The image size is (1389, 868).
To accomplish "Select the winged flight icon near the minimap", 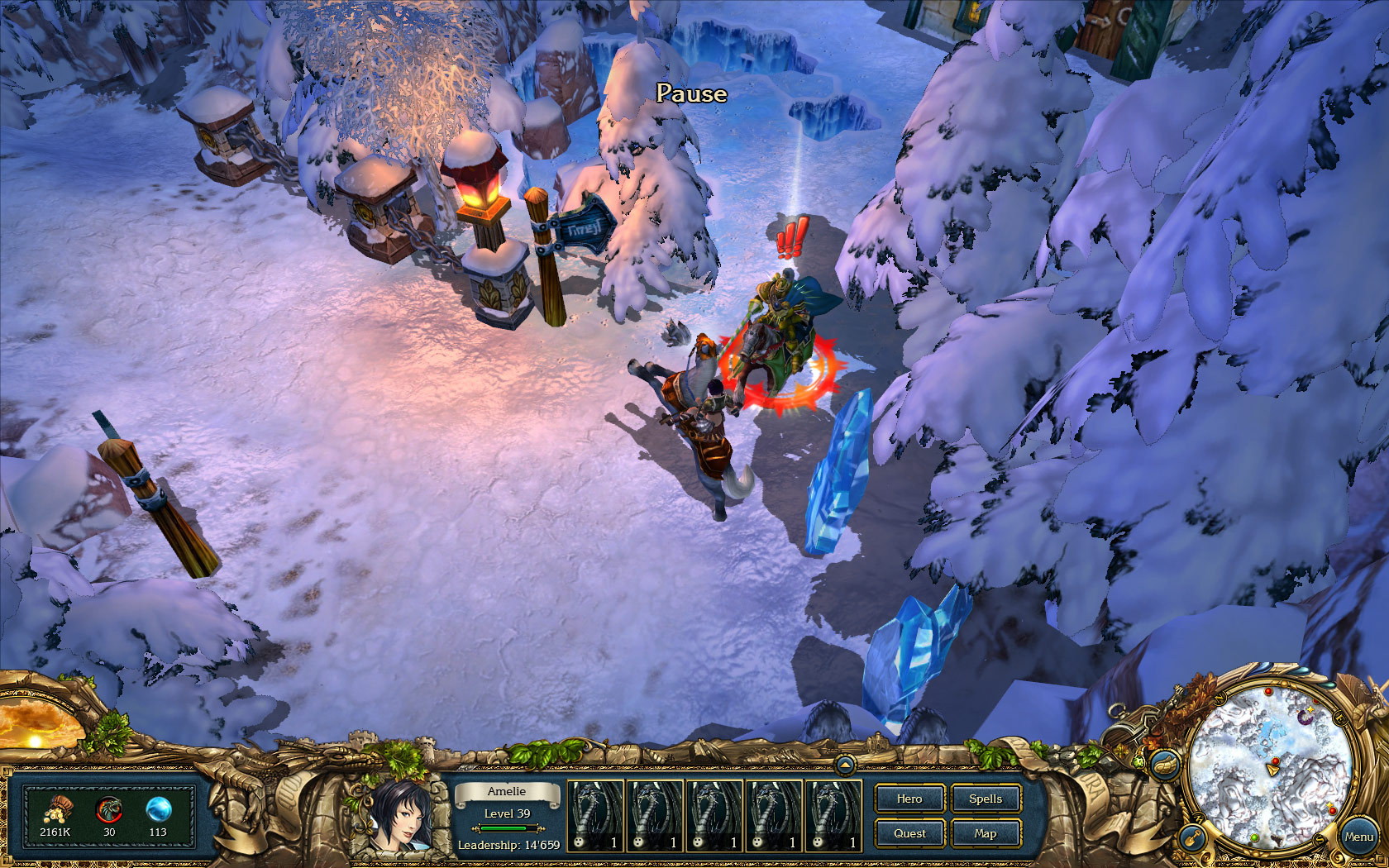I will (1165, 766).
